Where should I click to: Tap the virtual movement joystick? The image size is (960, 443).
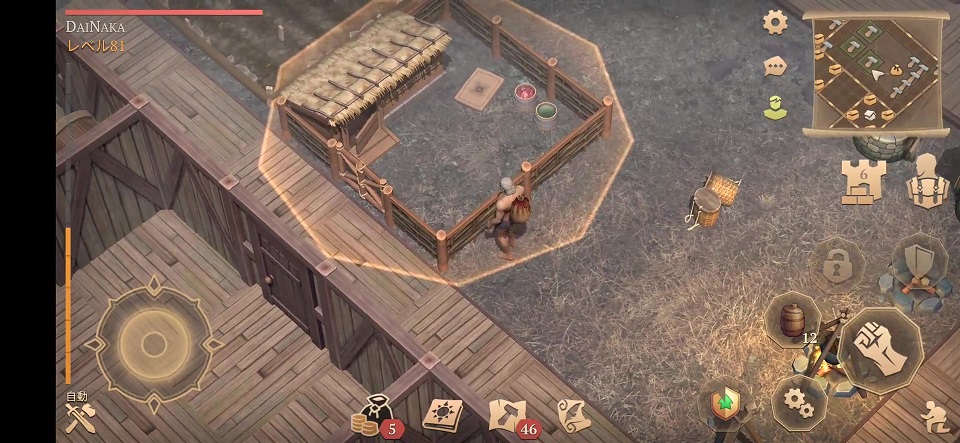(153, 344)
